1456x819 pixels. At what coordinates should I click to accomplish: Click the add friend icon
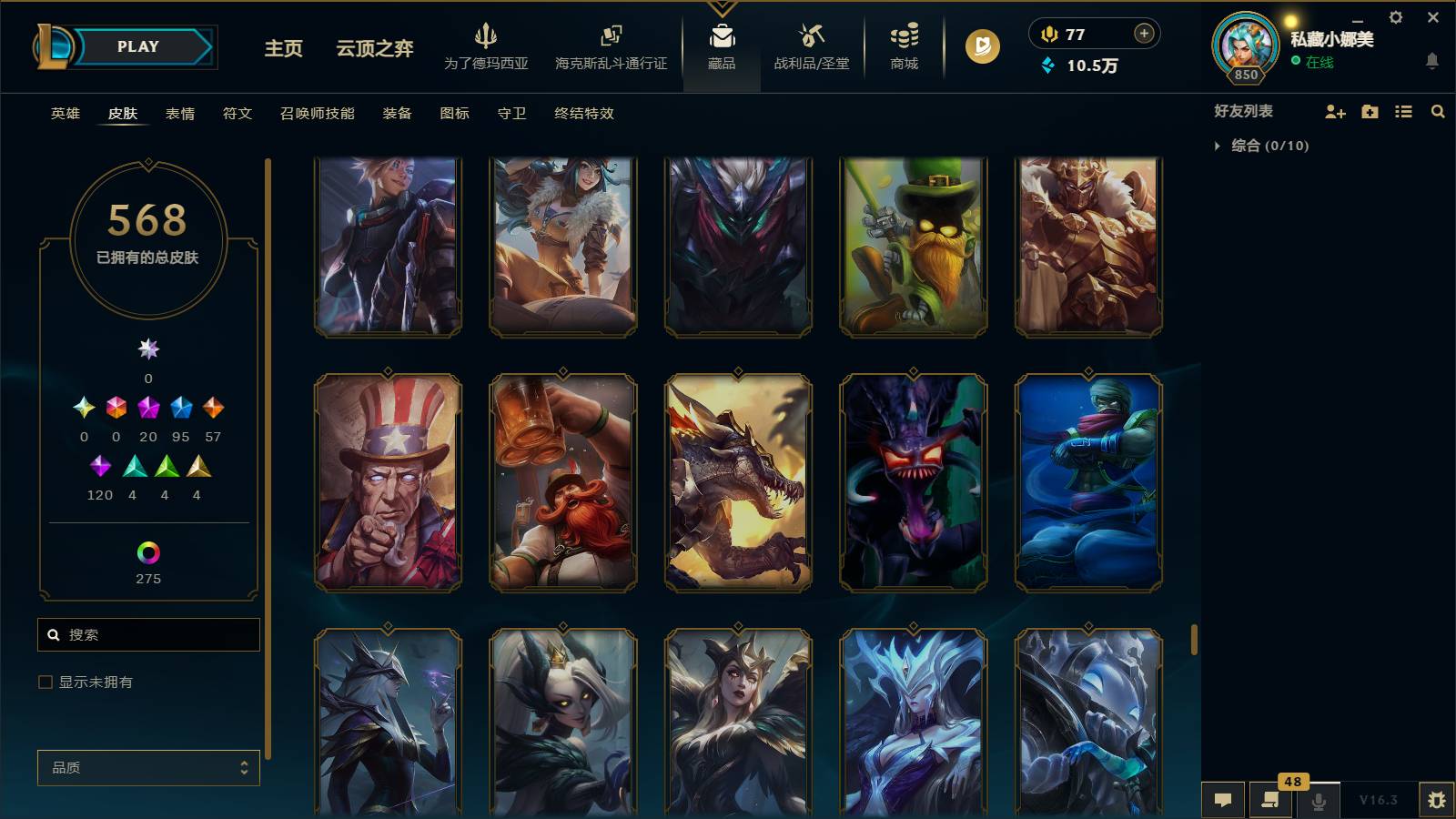[1335, 112]
